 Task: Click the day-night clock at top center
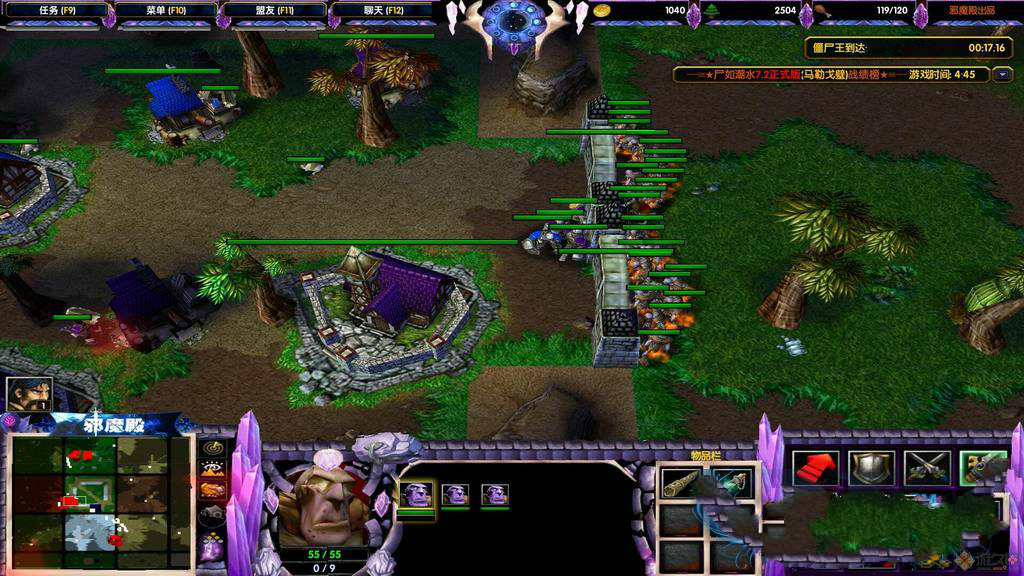512,20
